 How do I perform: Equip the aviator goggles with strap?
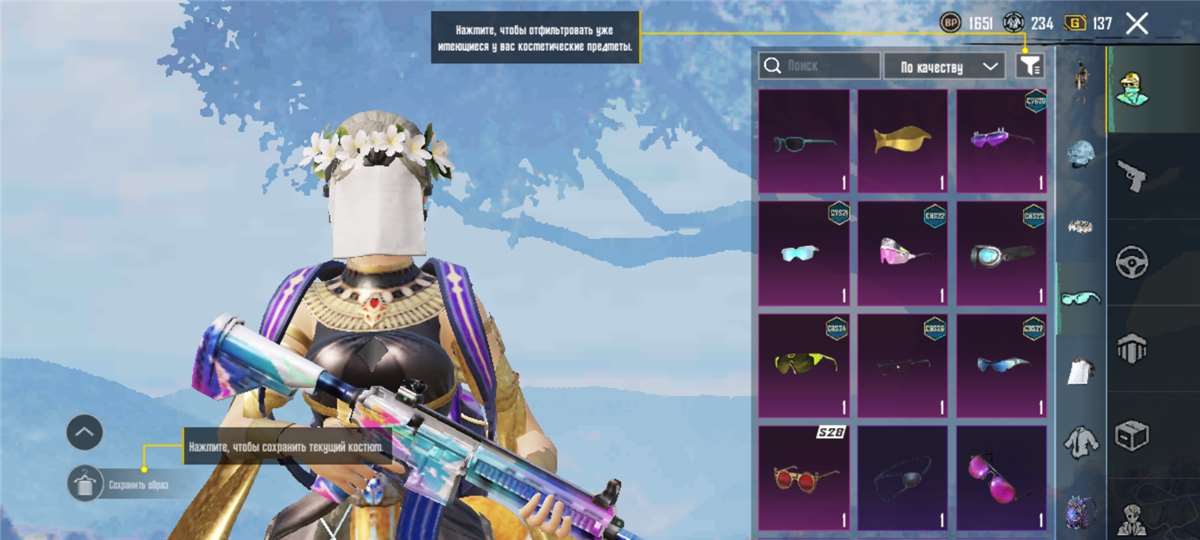point(1001,253)
